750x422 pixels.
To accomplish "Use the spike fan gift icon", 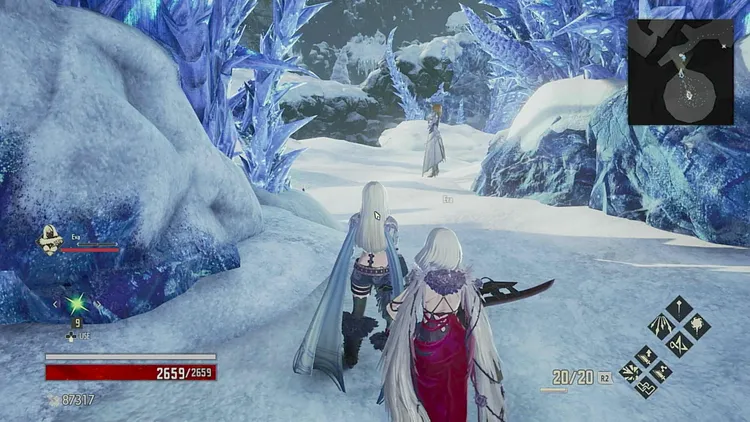I will [662, 324].
